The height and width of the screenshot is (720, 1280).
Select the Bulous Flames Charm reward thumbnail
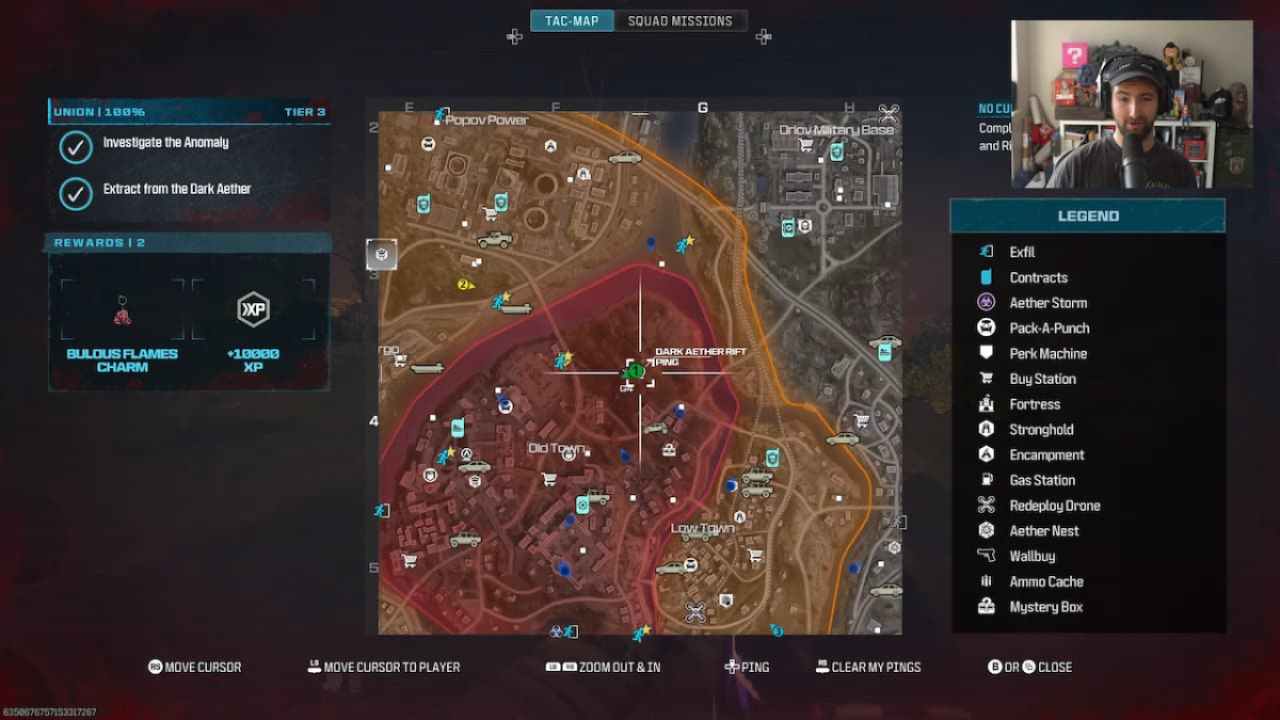coord(122,310)
